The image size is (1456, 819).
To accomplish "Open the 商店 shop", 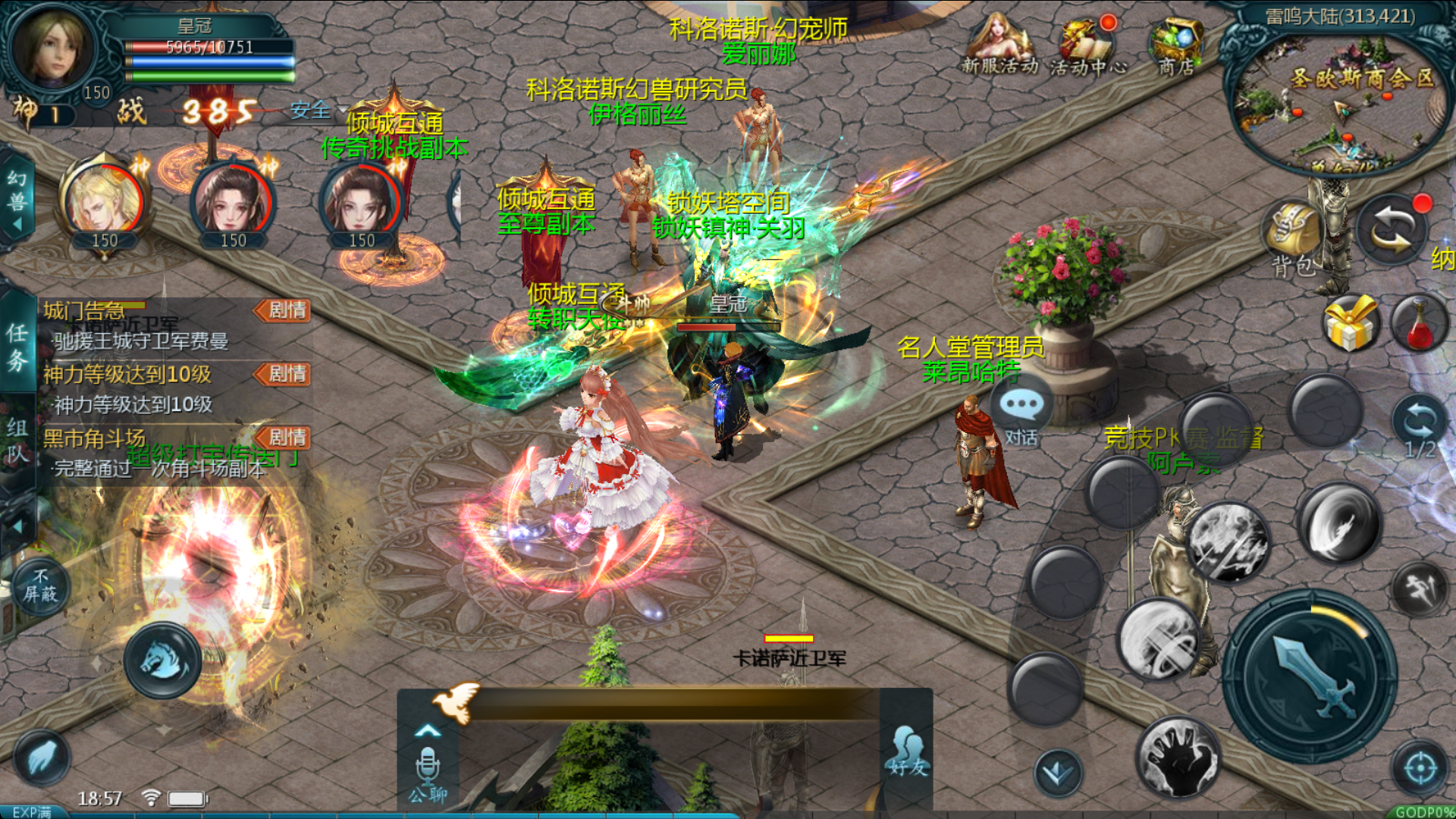I will [x=1175, y=45].
